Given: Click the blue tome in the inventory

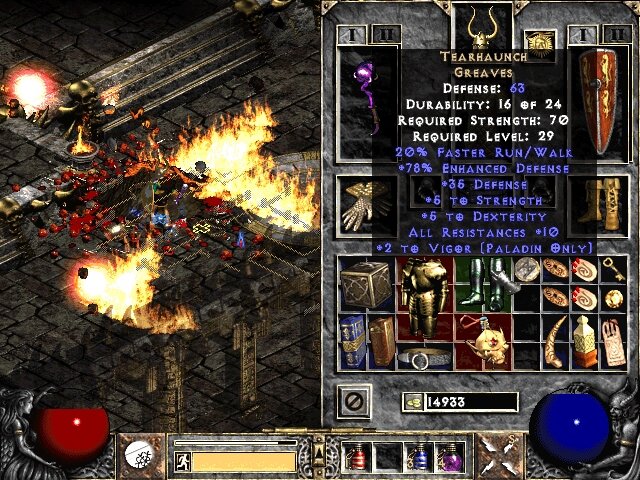Looking at the screenshot, I should point(352,338).
